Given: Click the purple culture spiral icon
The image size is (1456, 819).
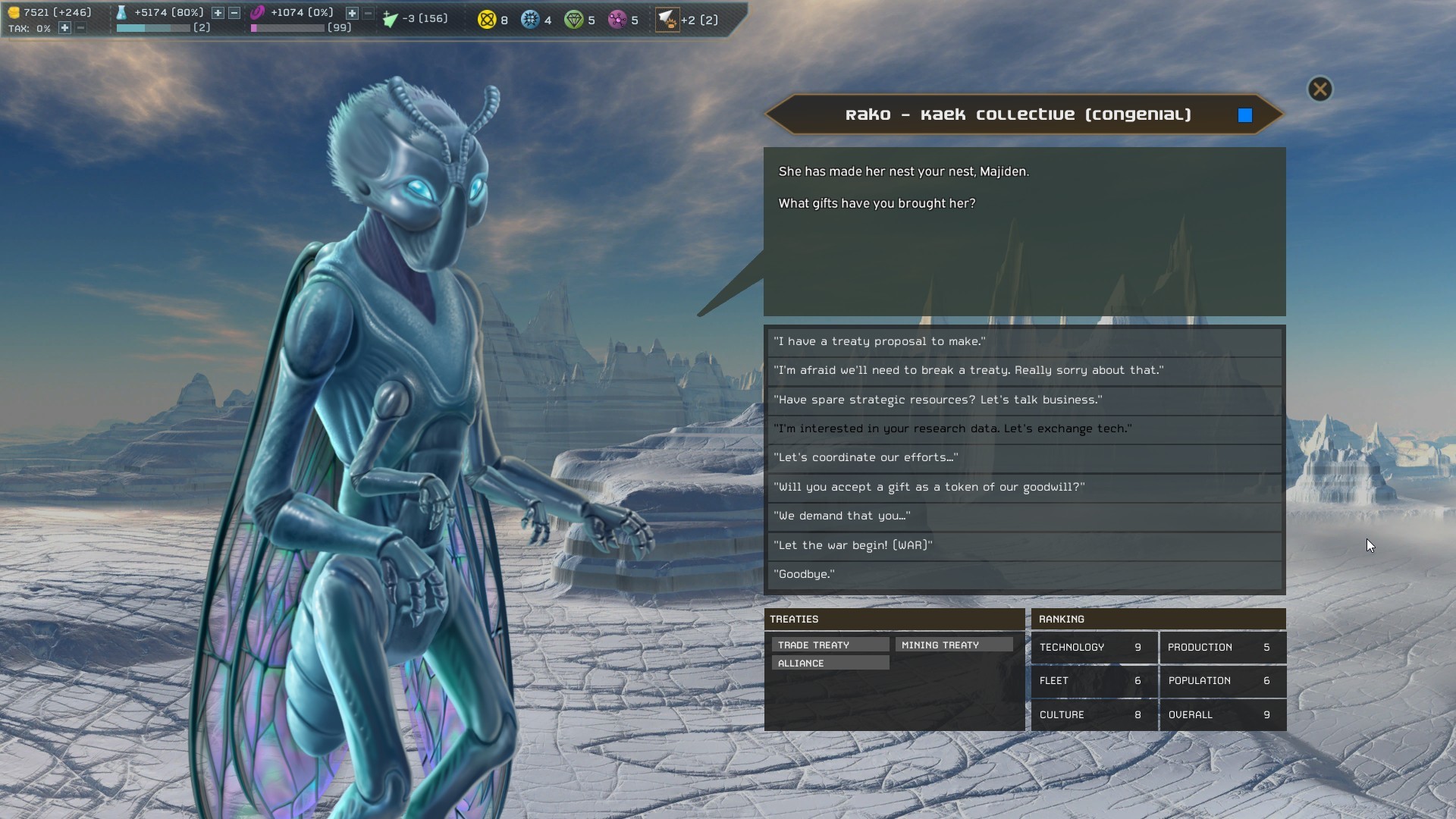Looking at the screenshot, I should 258,12.
